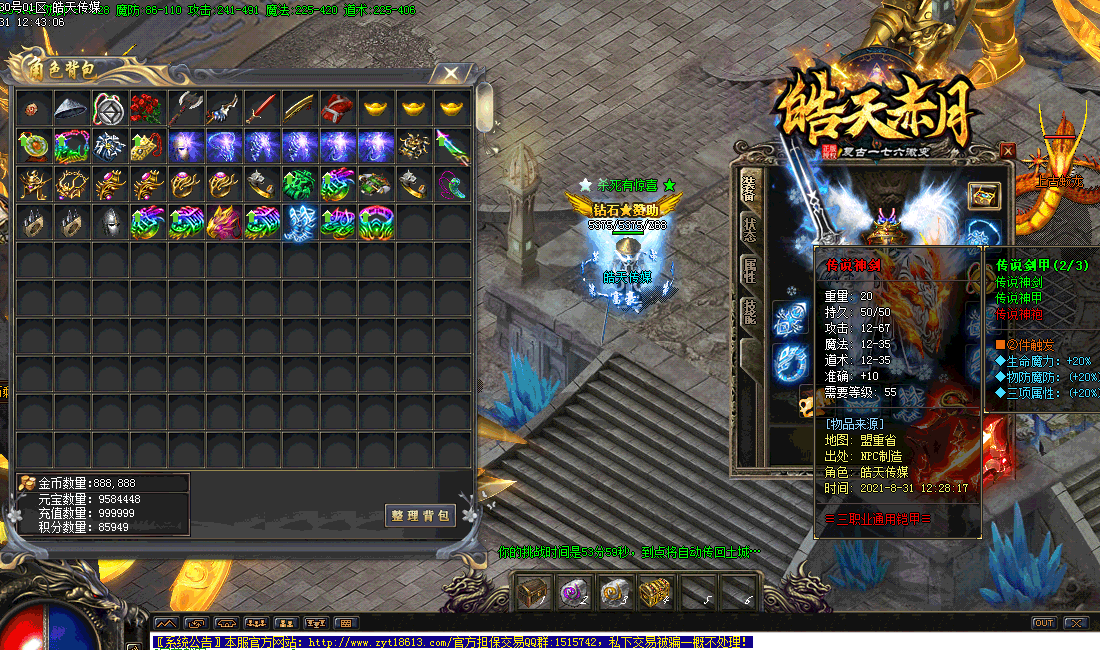The image size is (1100, 650).
Task: Select the bamboo straw hat item
Action: [x=70, y=107]
